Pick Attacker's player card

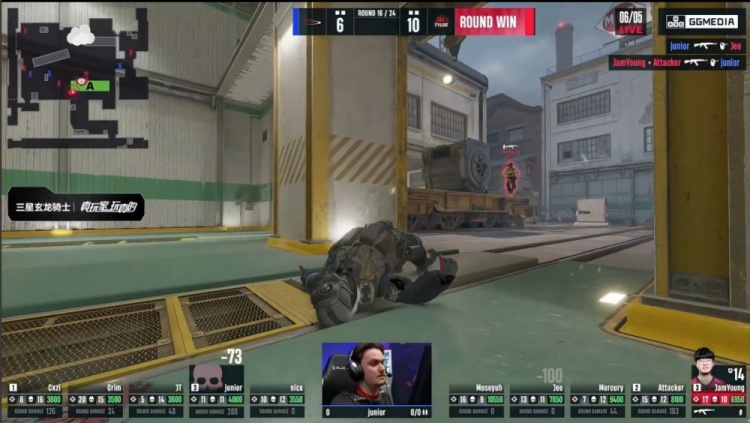click(x=658, y=400)
